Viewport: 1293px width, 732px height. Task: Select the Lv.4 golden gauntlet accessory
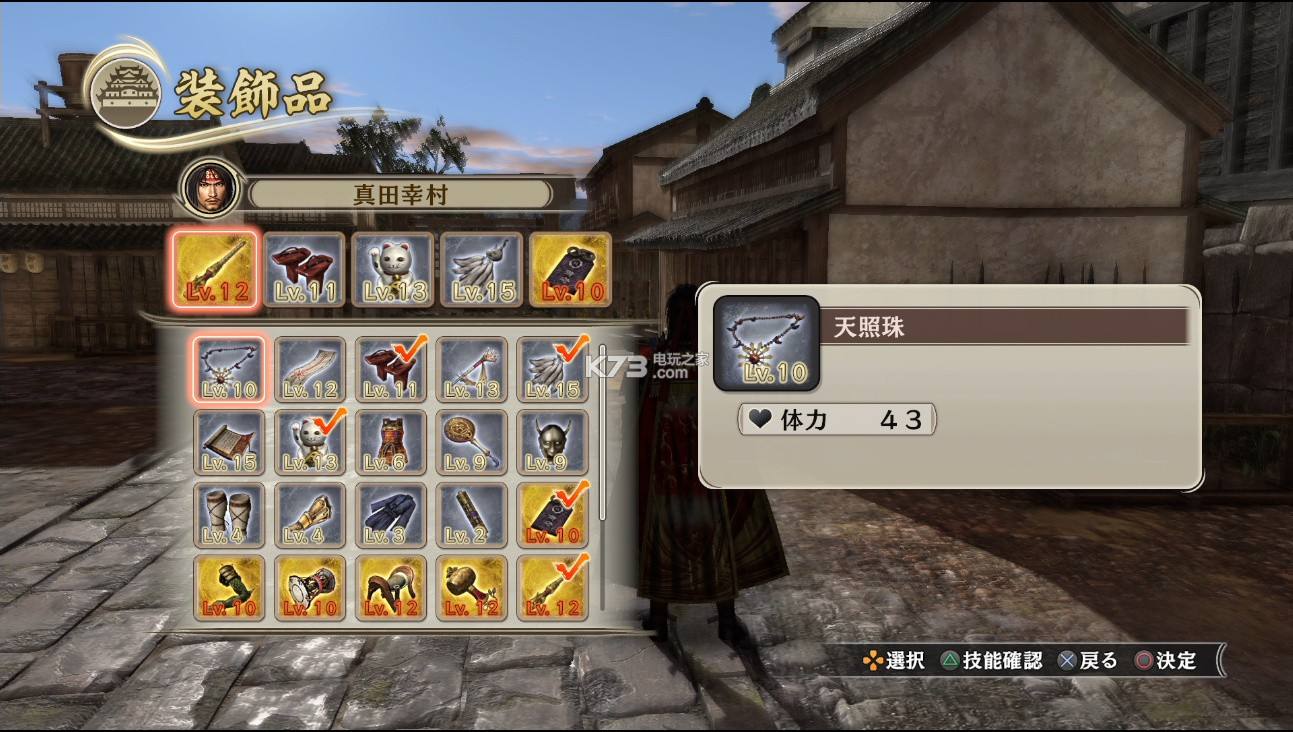(310, 515)
